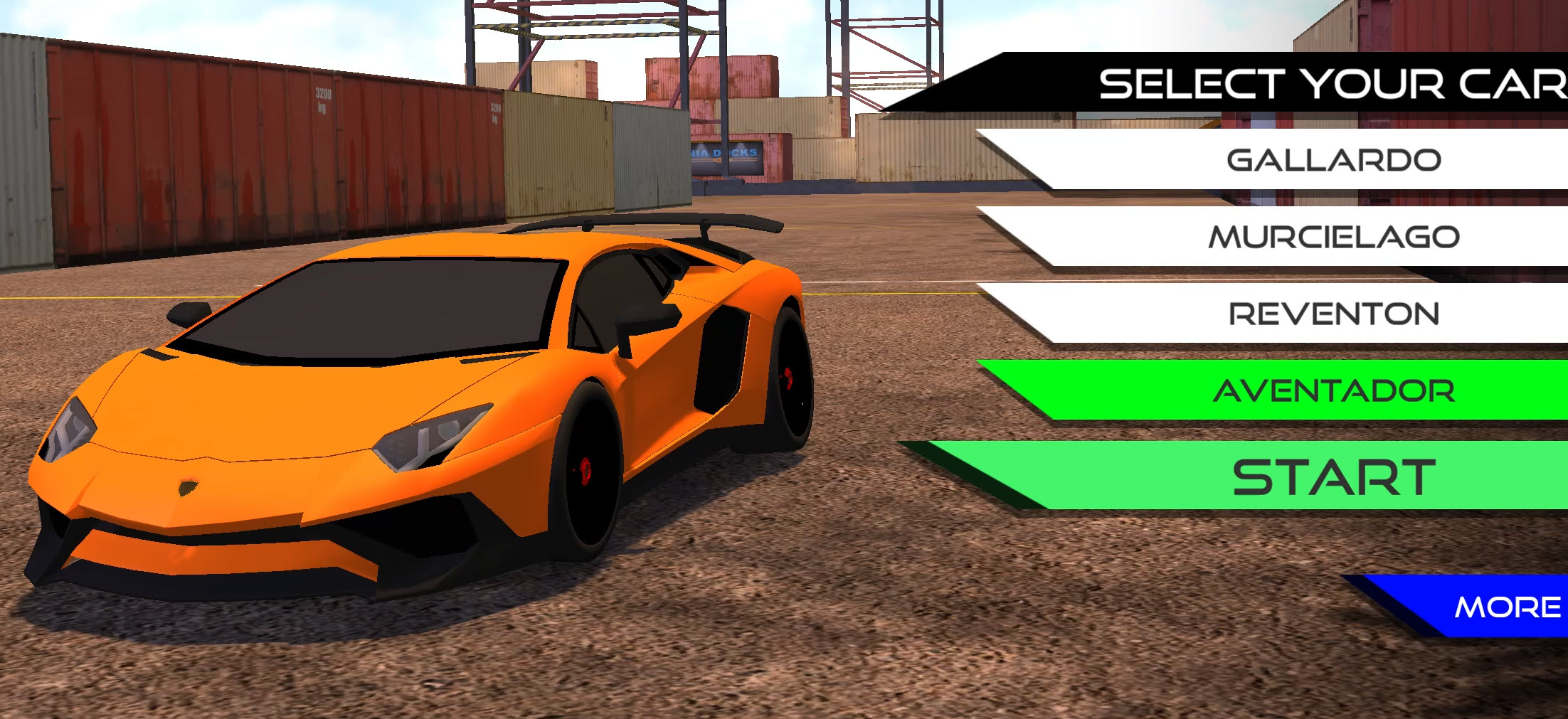The width and height of the screenshot is (1568, 719).
Task: Click the red shipping containers on the left
Action: point(213,128)
